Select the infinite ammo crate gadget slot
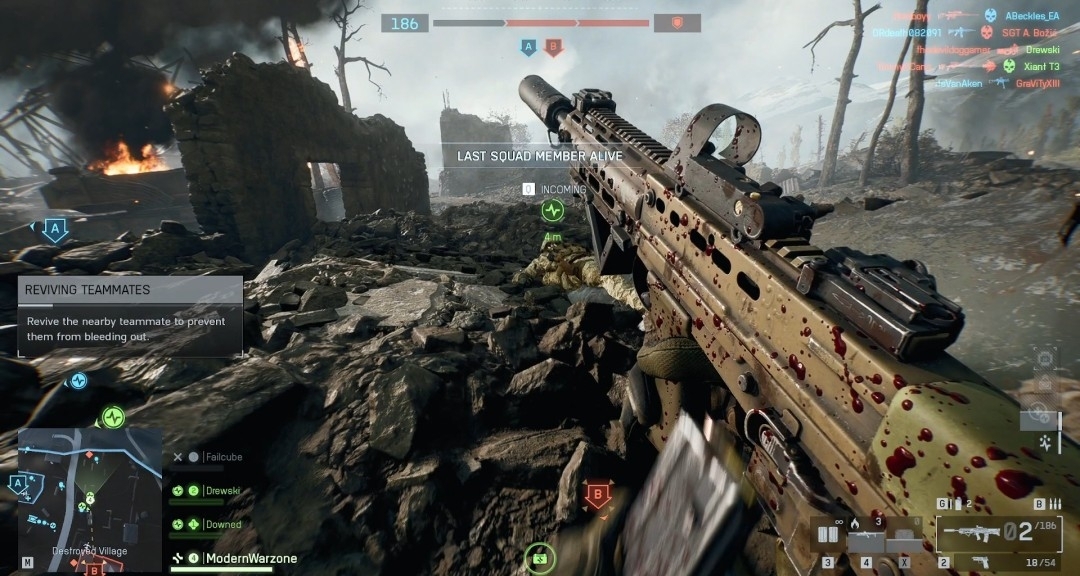 pyautogui.click(x=827, y=536)
